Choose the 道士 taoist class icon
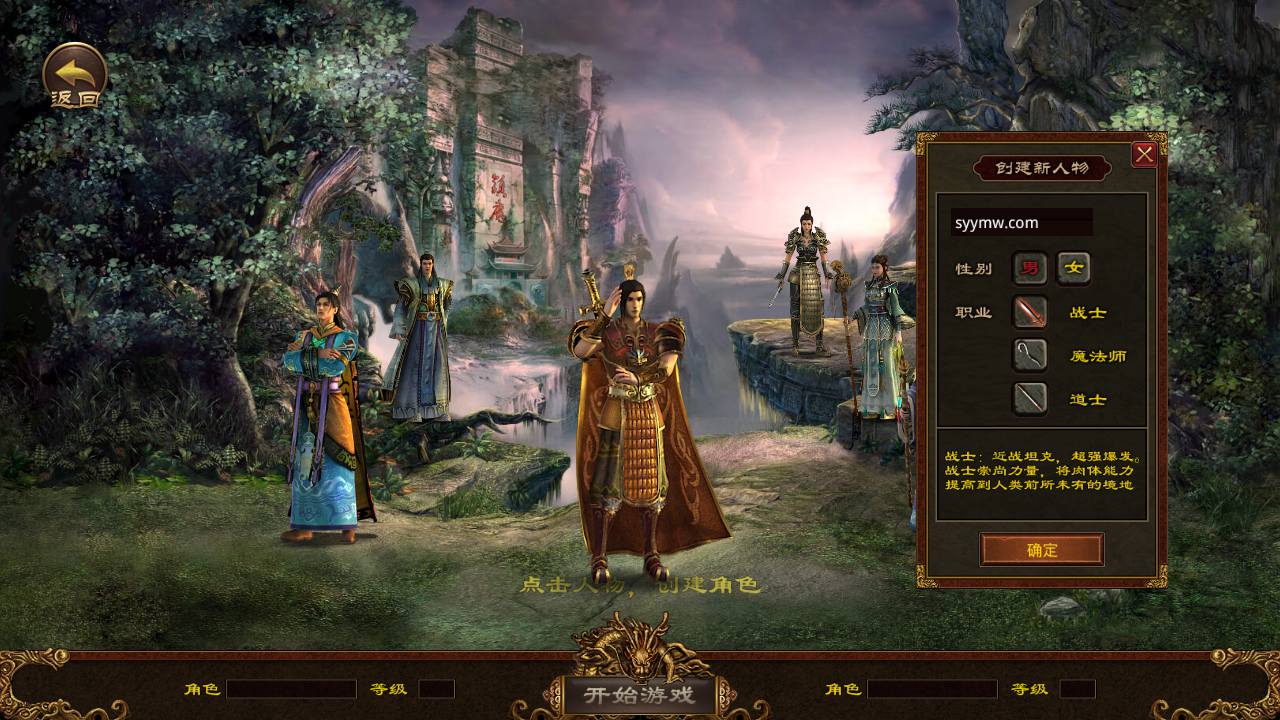This screenshot has height=720, width=1280. coord(1030,399)
